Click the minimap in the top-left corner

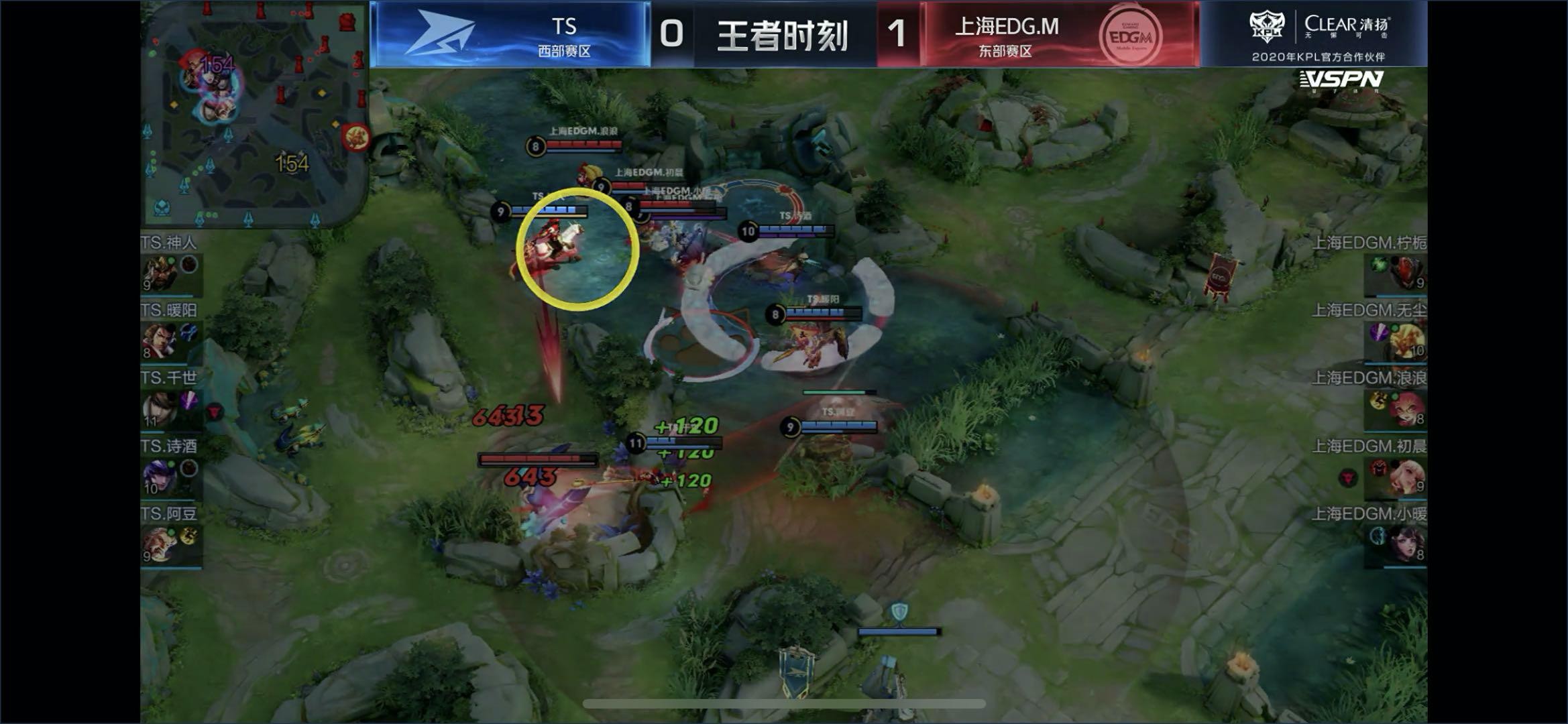(x=255, y=114)
